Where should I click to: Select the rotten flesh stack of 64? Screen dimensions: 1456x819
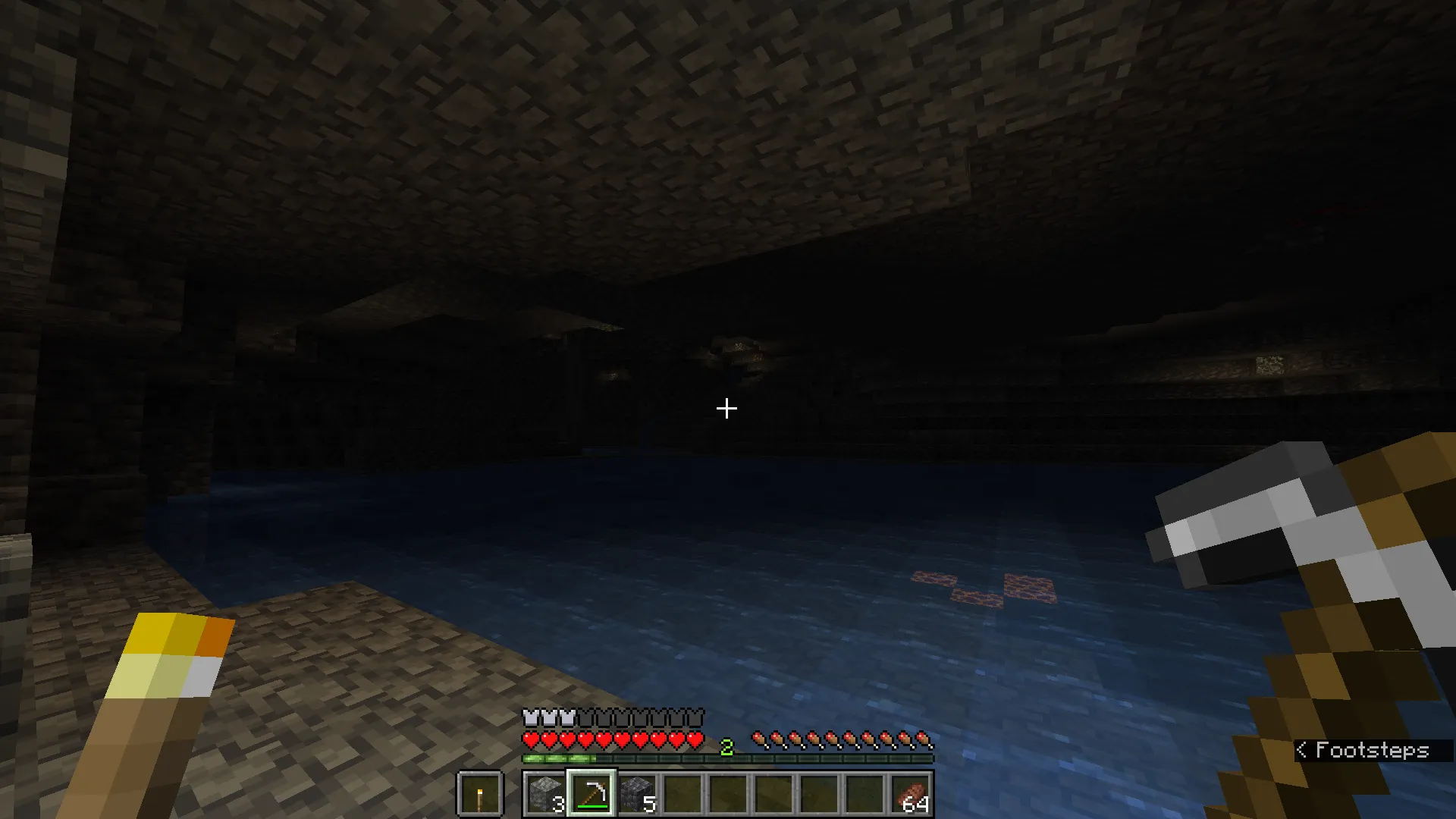(912, 795)
